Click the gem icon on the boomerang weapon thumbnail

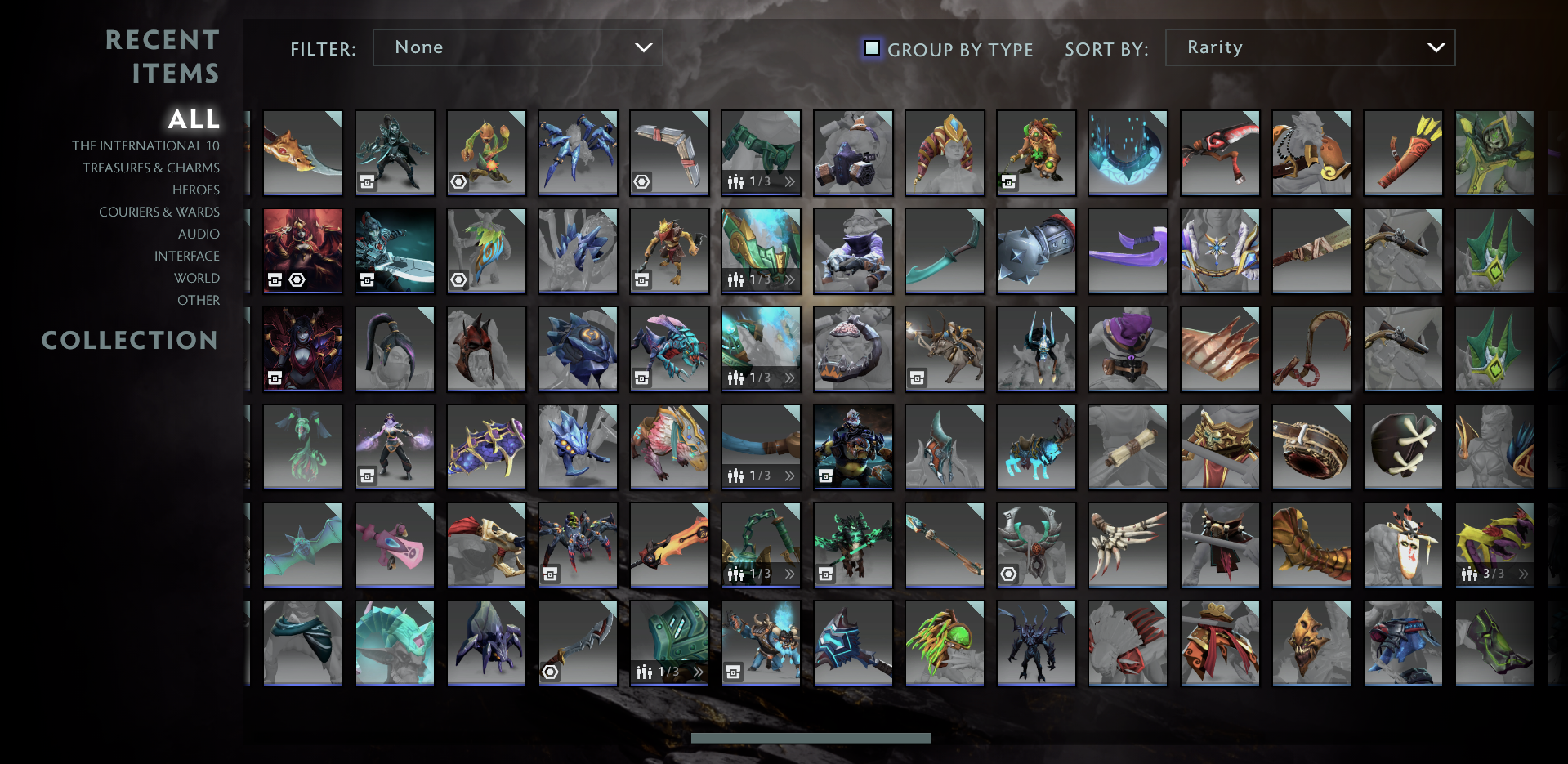(641, 183)
